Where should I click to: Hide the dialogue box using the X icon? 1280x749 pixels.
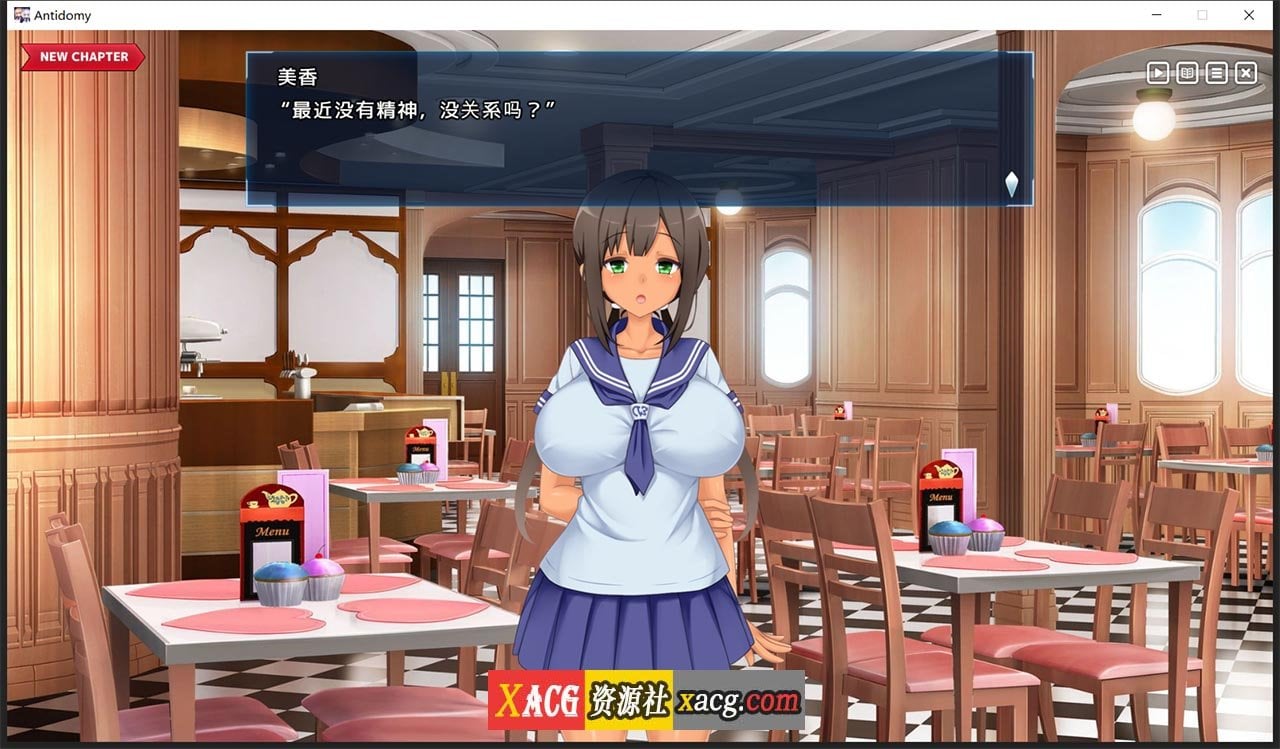[1245, 73]
